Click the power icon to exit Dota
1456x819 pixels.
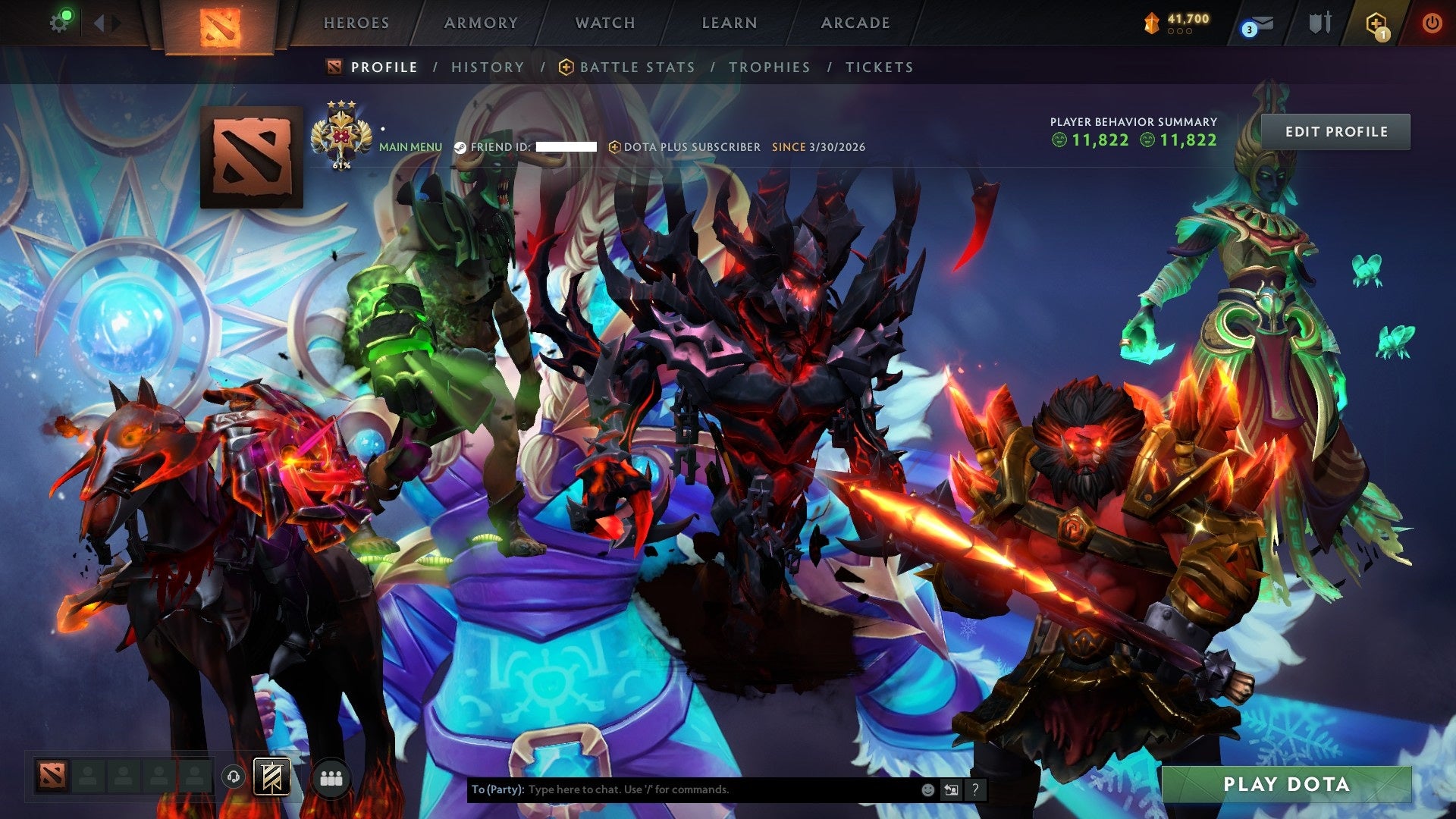(1432, 23)
